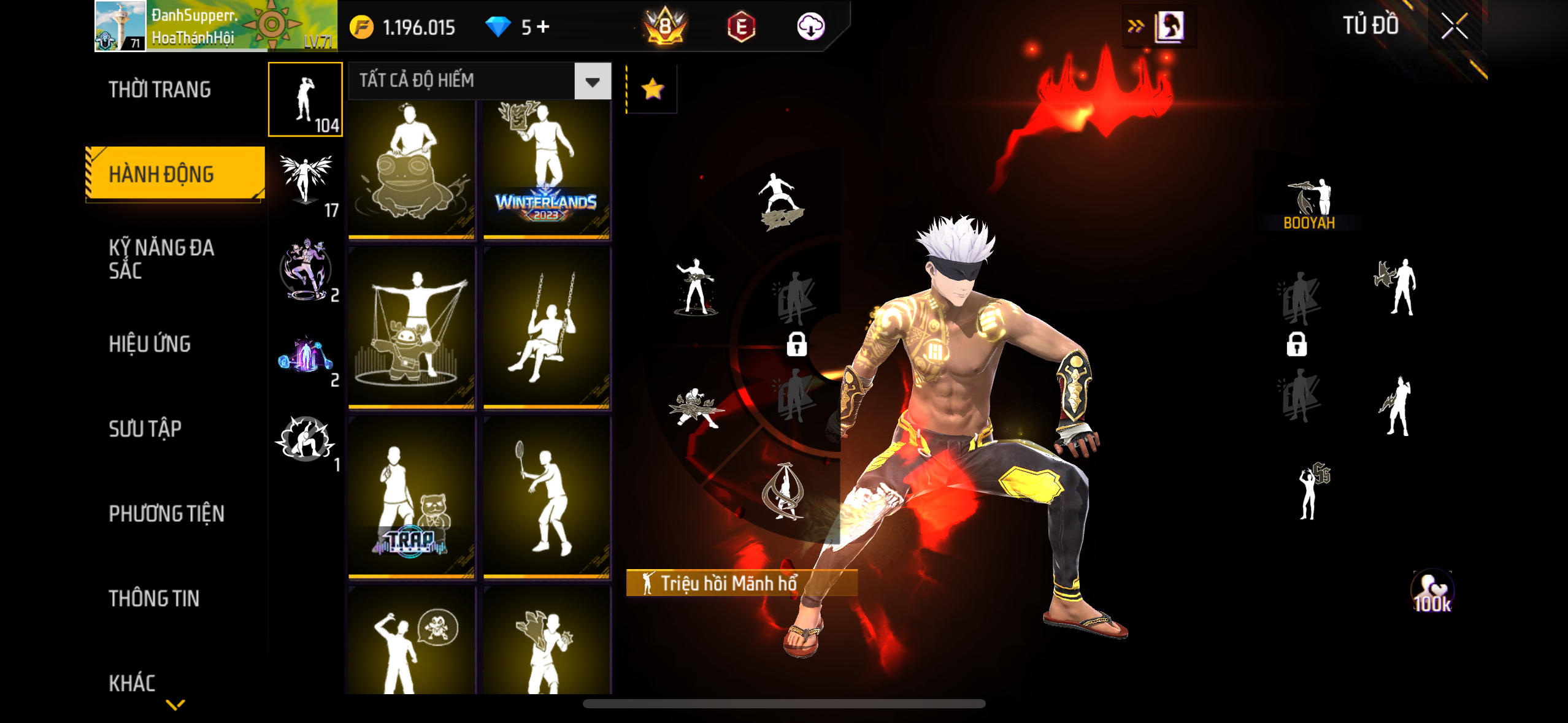Open the cloud download icon

pos(810,27)
